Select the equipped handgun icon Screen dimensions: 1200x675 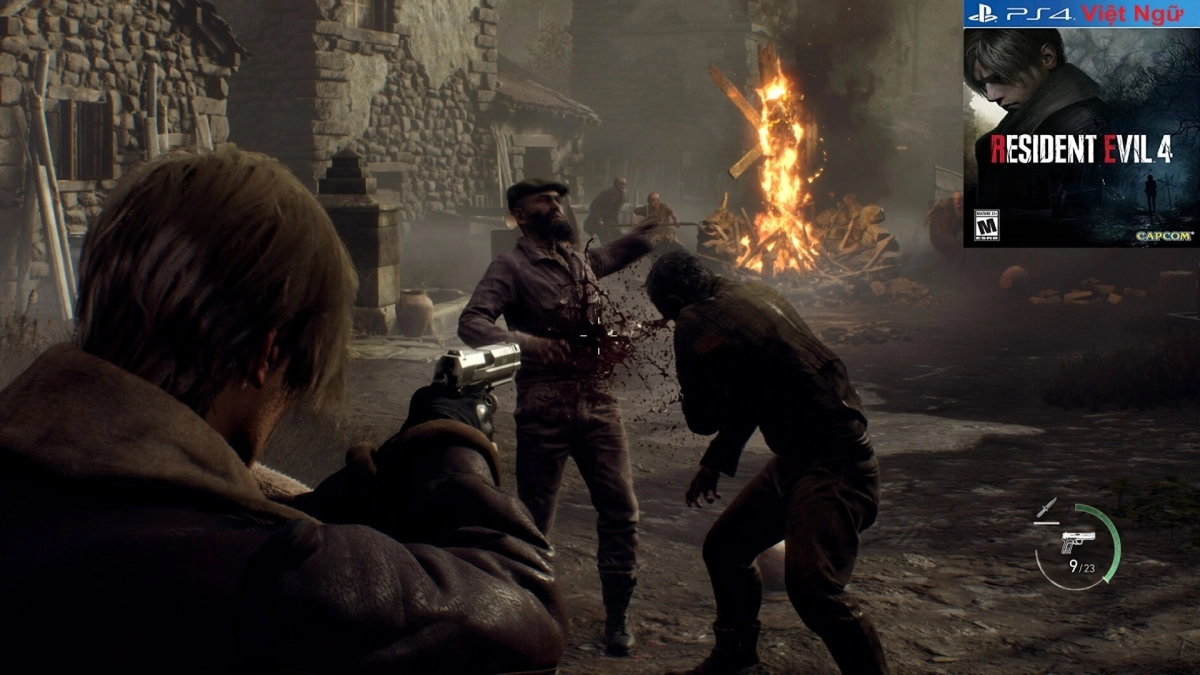[x=1077, y=541]
